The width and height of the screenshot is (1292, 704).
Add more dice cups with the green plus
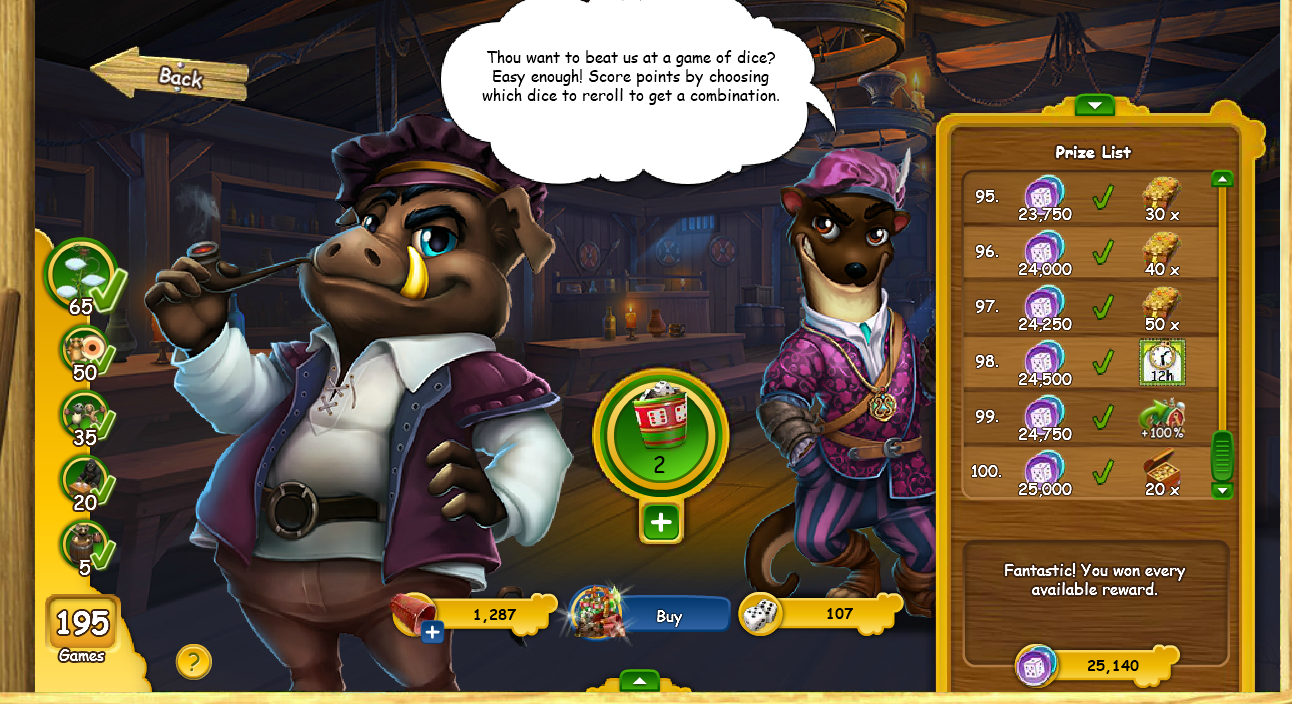(661, 522)
